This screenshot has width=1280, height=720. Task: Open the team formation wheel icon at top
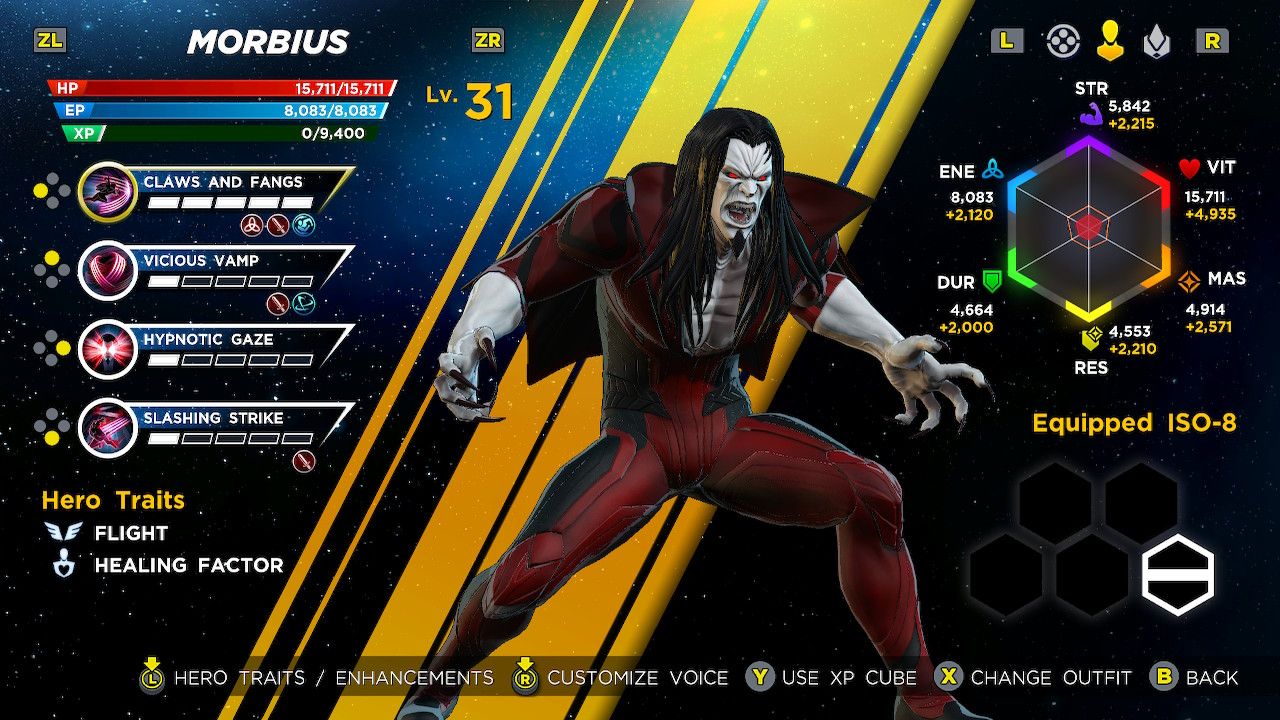pyautogui.click(x=1063, y=43)
